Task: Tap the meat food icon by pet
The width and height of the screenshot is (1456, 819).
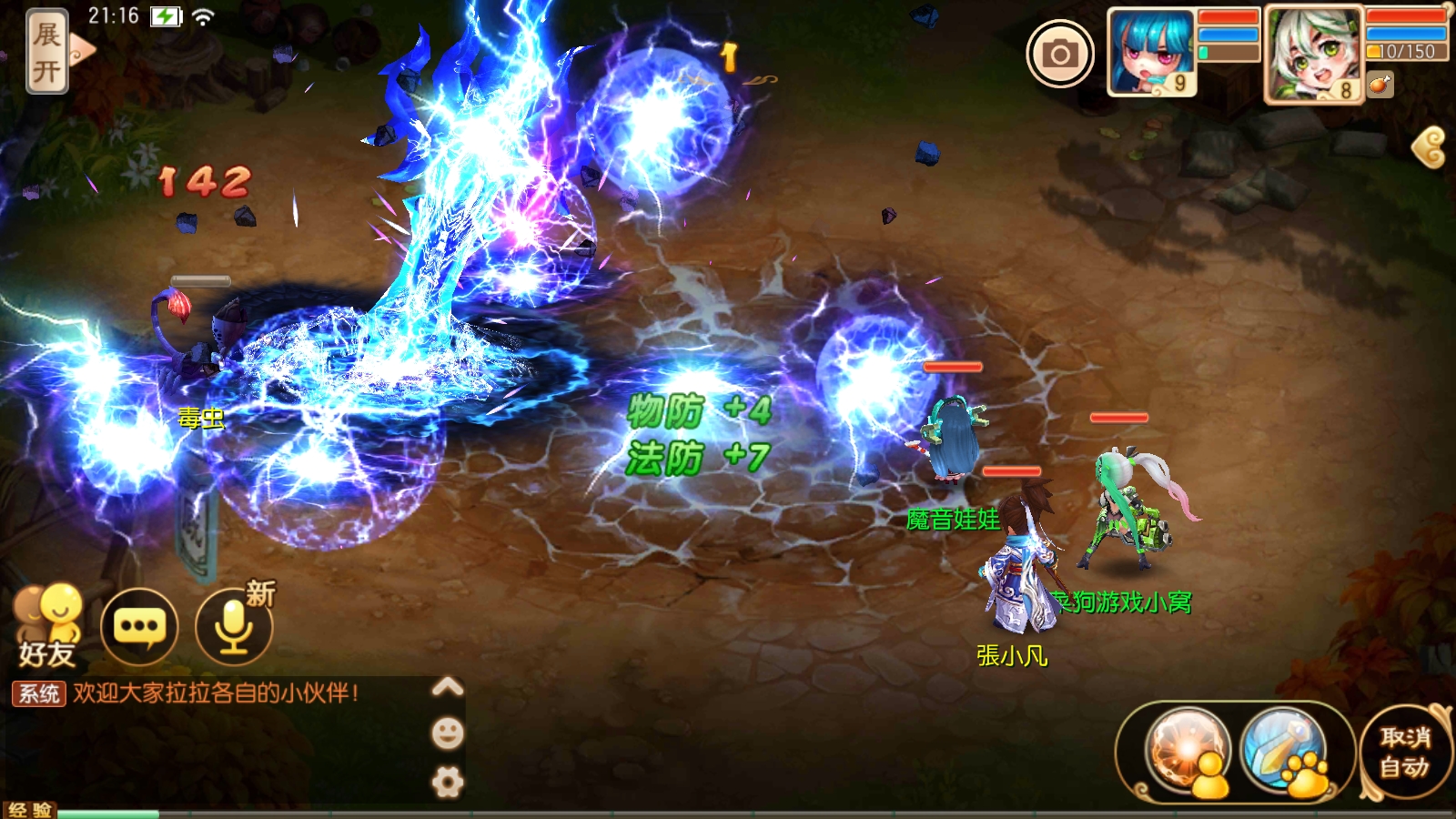Action: pyautogui.click(x=1380, y=85)
